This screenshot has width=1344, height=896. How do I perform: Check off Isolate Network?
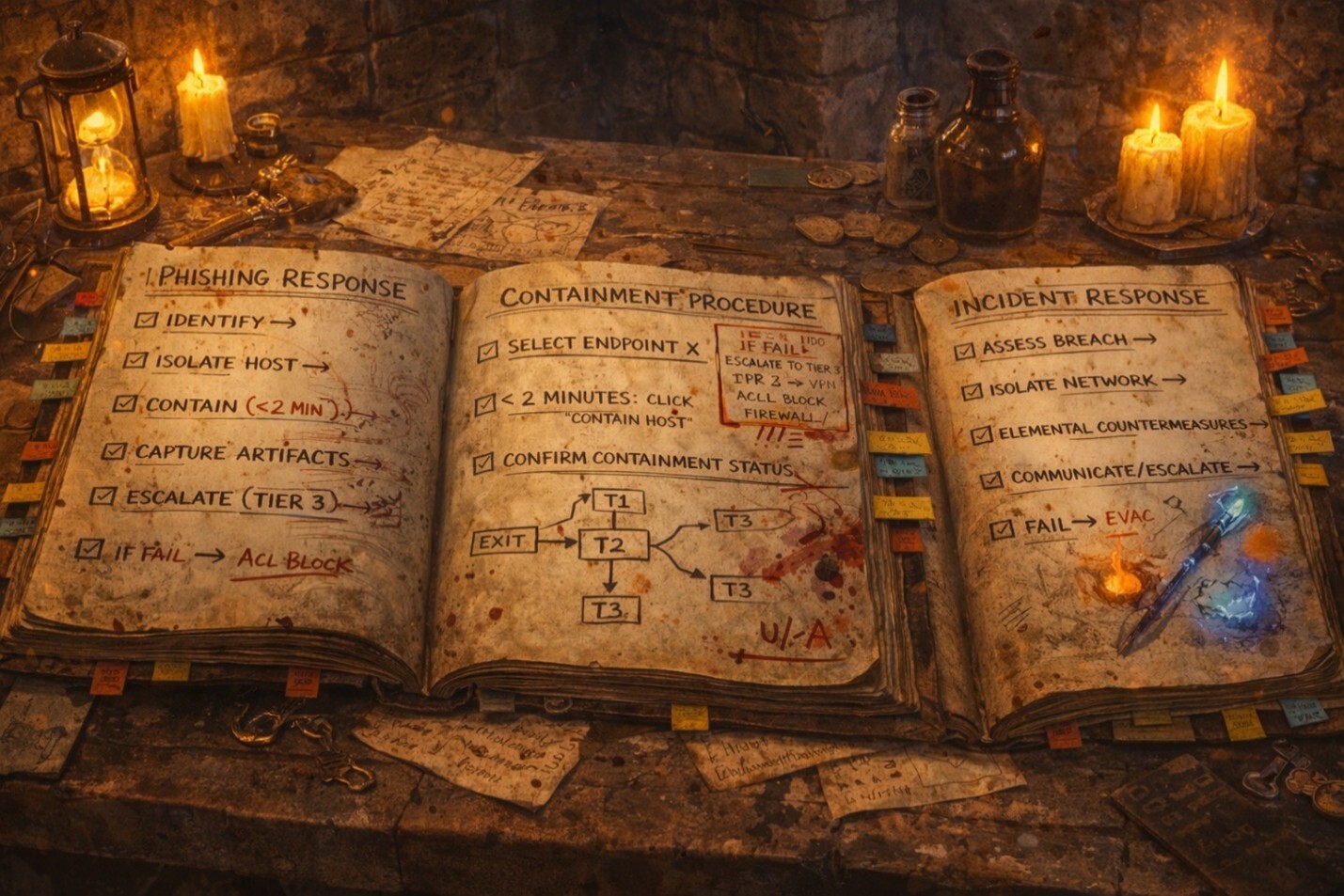tap(972, 391)
